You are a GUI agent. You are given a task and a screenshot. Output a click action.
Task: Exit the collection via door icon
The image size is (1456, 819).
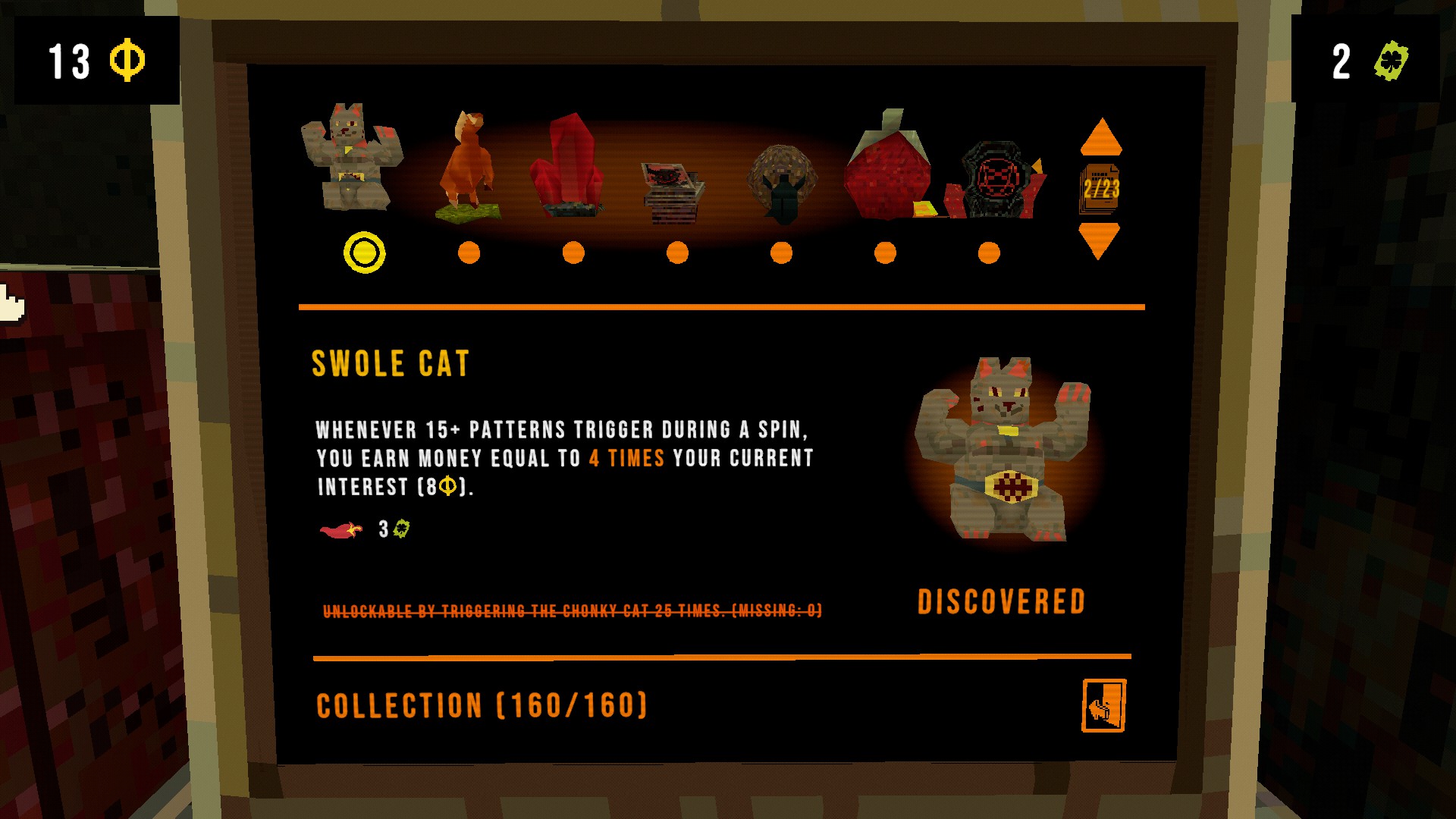coord(1103,705)
